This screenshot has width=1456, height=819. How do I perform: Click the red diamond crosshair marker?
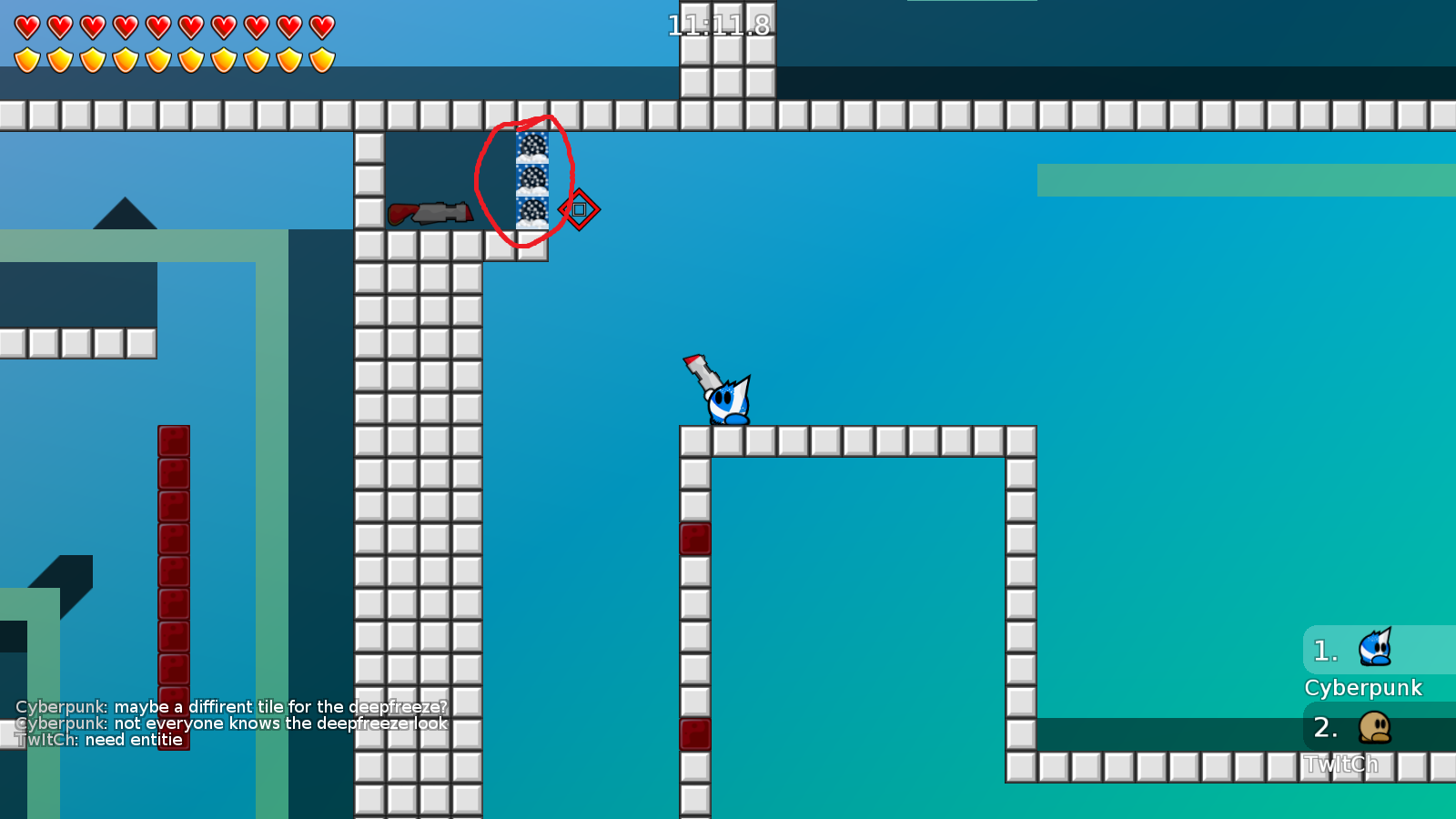pos(580,209)
